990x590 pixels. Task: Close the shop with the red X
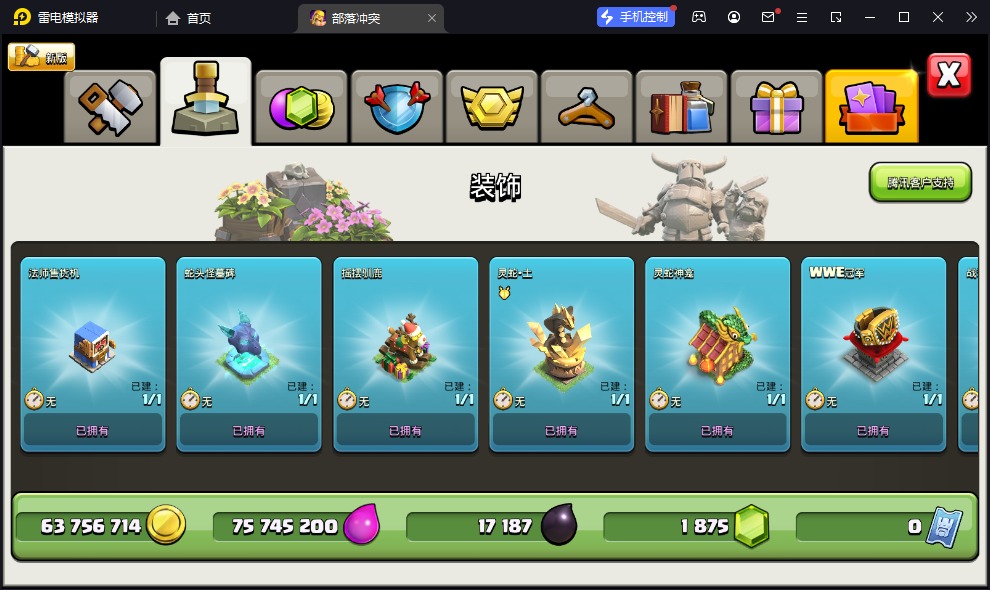[x=948, y=75]
